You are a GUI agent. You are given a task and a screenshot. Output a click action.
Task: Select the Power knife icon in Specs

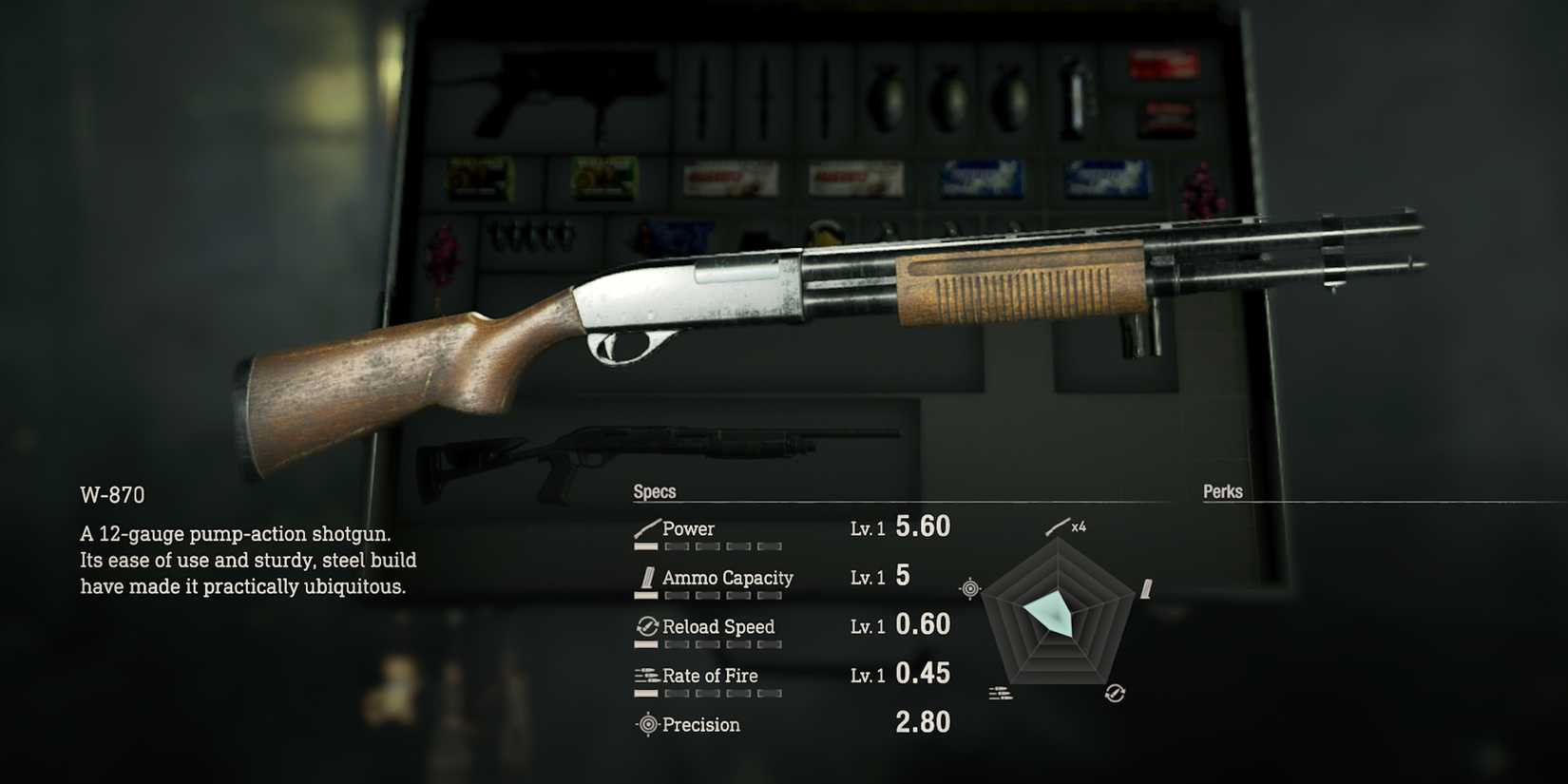click(646, 527)
